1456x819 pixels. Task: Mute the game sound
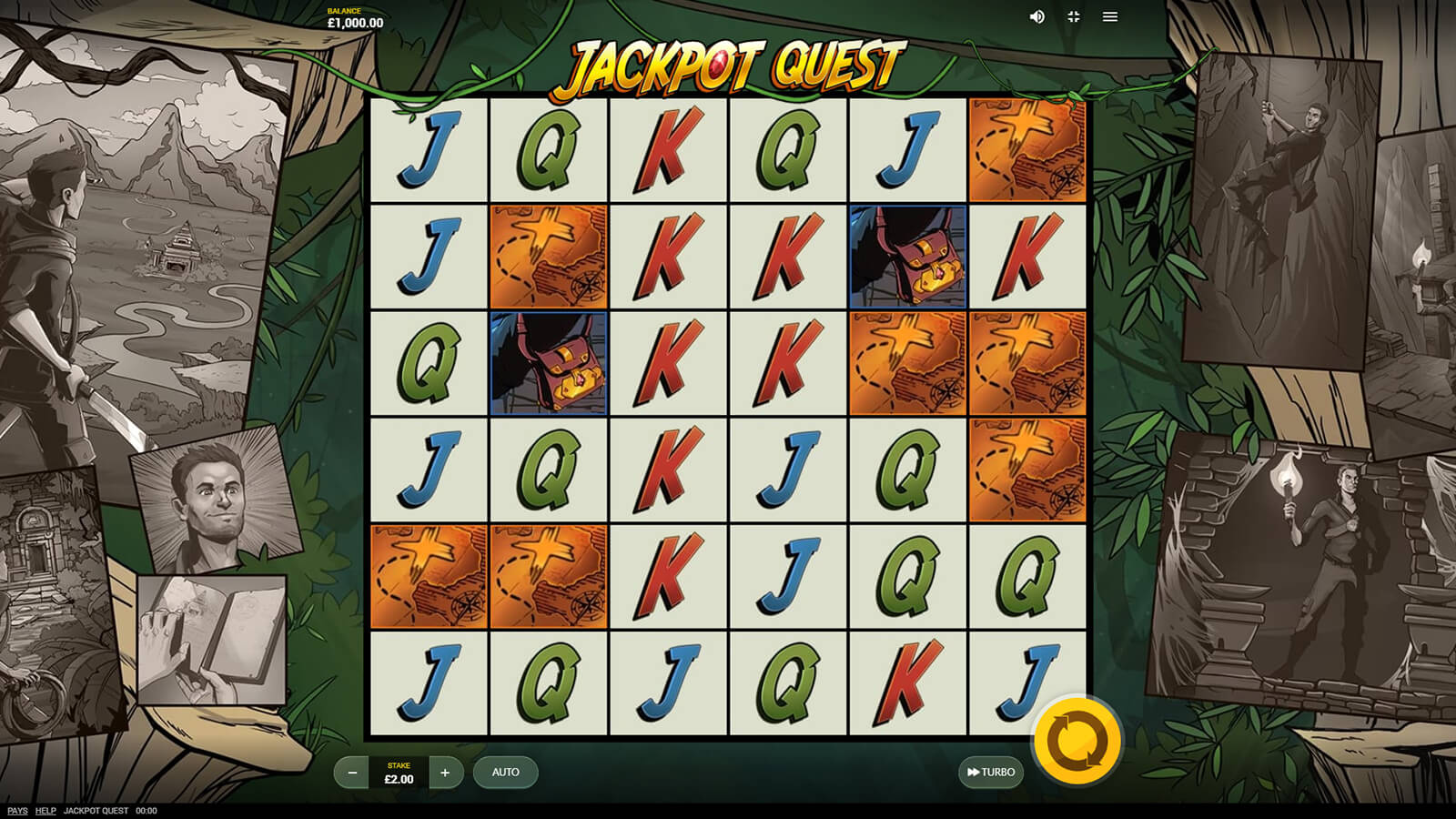click(1036, 17)
